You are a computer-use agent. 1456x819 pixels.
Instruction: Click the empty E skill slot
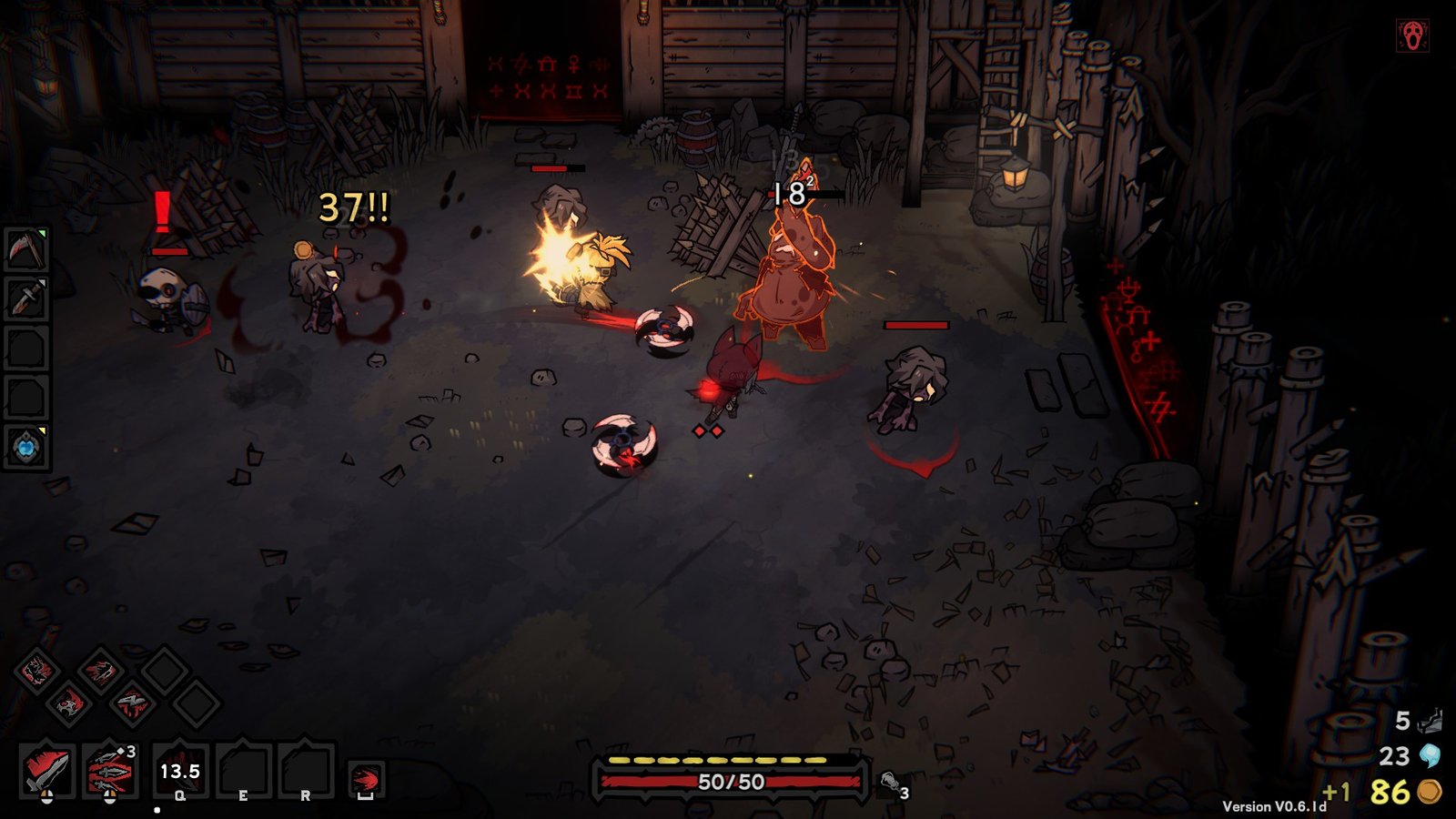242,771
